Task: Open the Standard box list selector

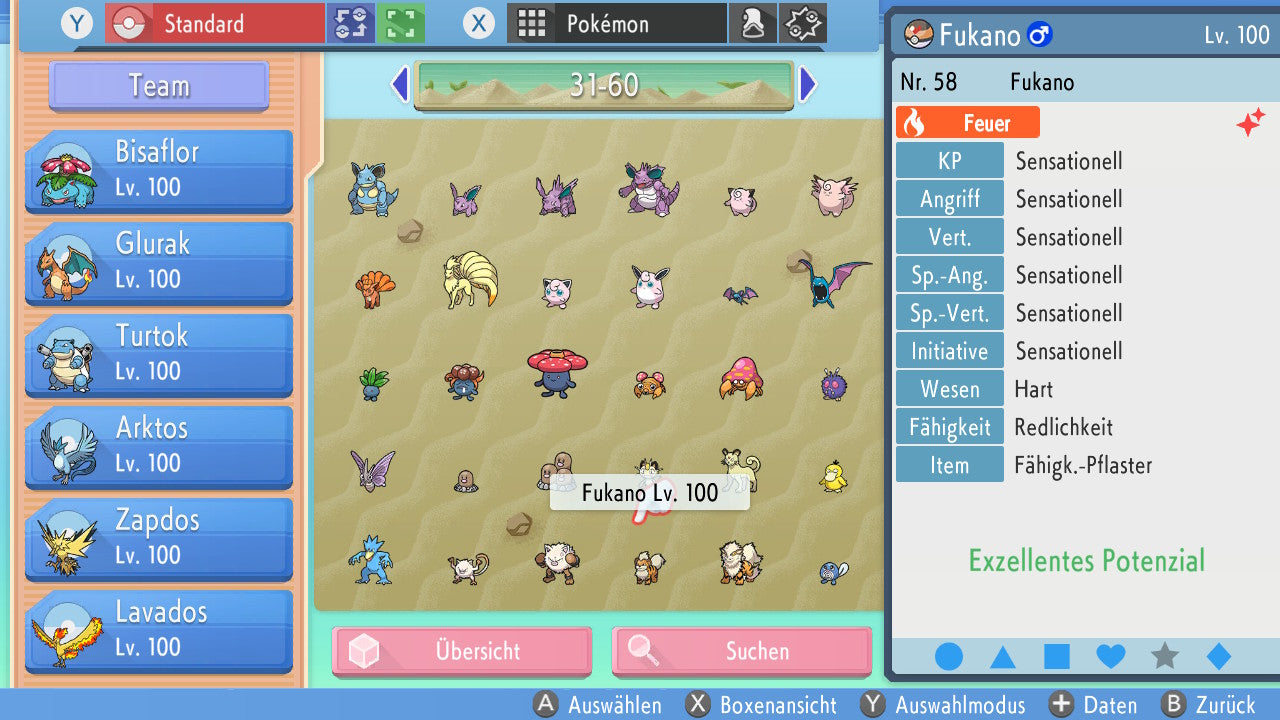Action: [215, 23]
